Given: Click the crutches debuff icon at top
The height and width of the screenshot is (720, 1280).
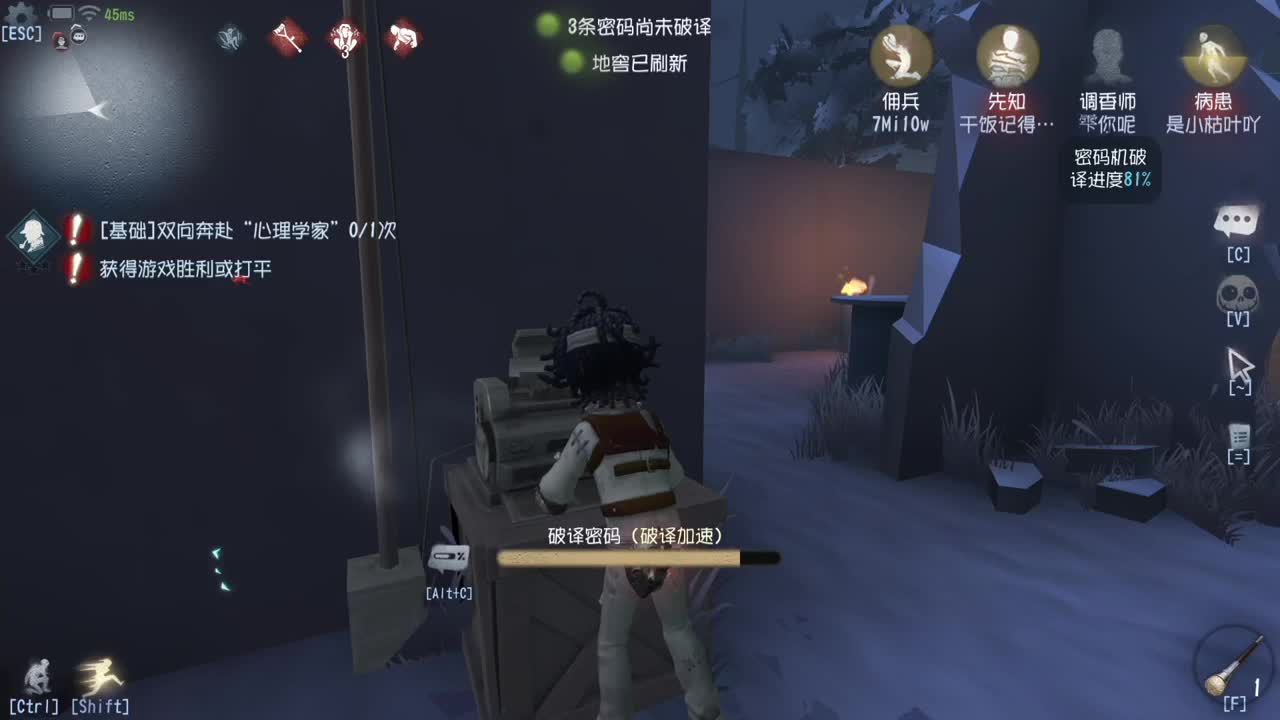Looking at the screenshot, I should pyautogui.click(x=289, y=38).
